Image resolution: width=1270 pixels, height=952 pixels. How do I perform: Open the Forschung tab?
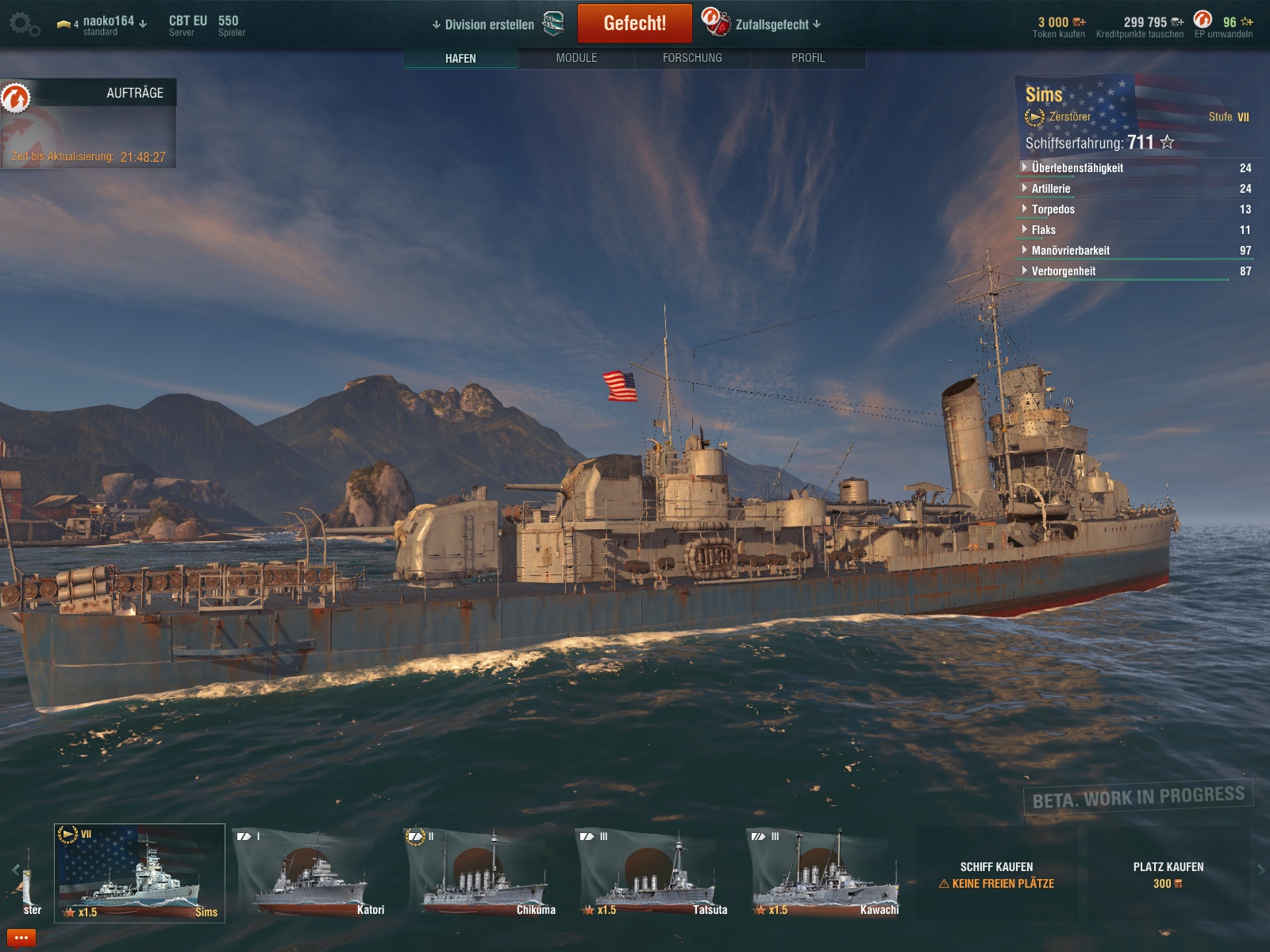point(692,58)
